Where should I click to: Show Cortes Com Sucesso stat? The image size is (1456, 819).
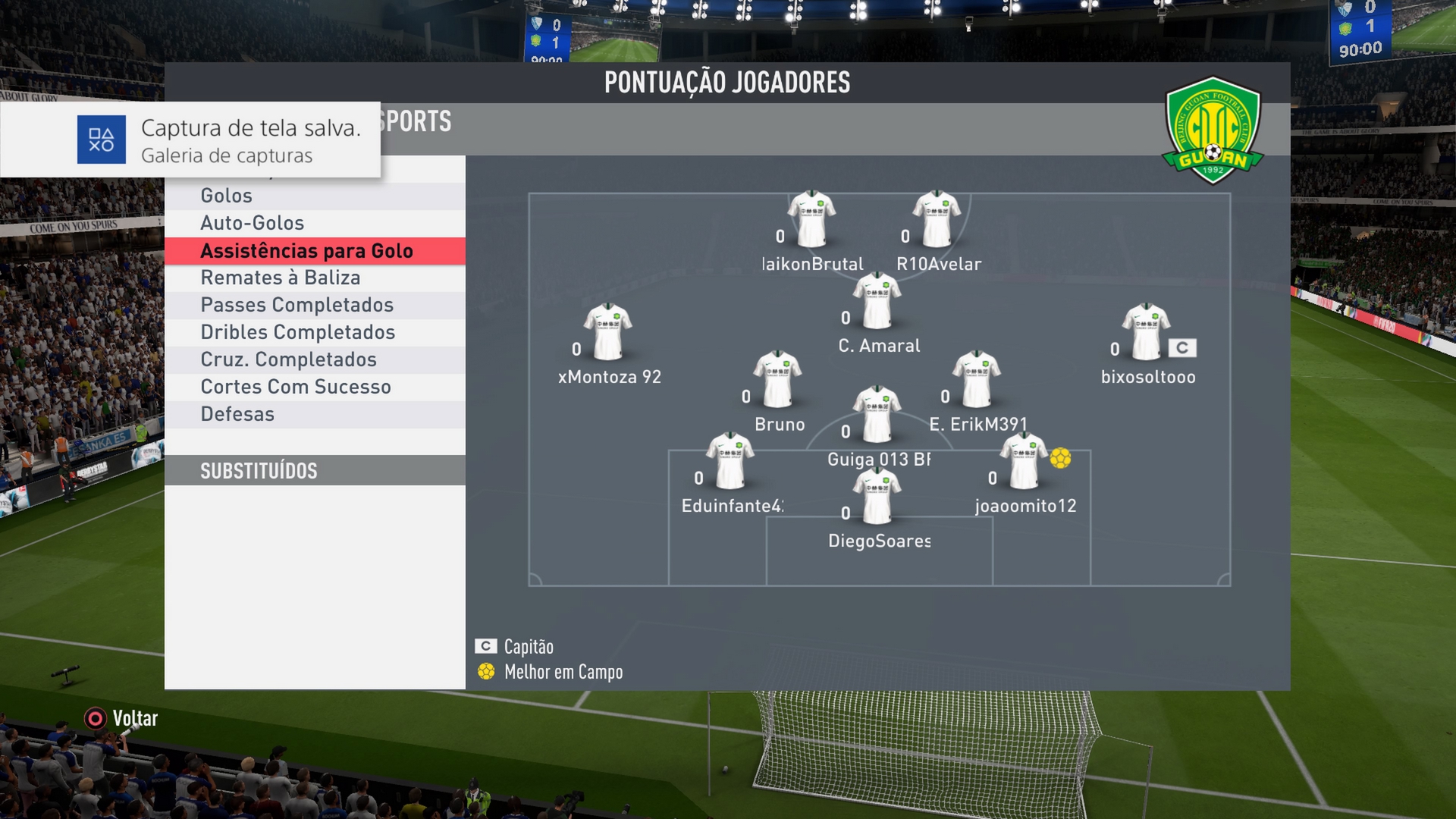(314, 387)
